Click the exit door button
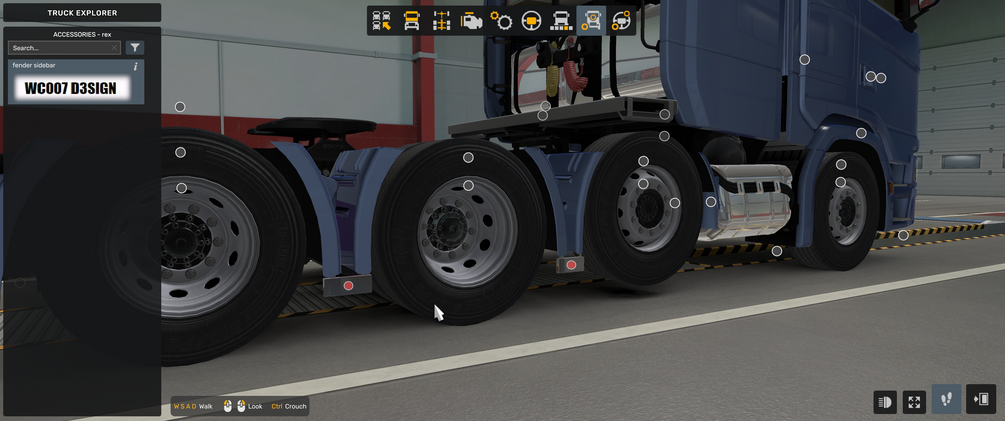Image resolution: width=1005 pixels, height=421 pixels. point(981,400)
